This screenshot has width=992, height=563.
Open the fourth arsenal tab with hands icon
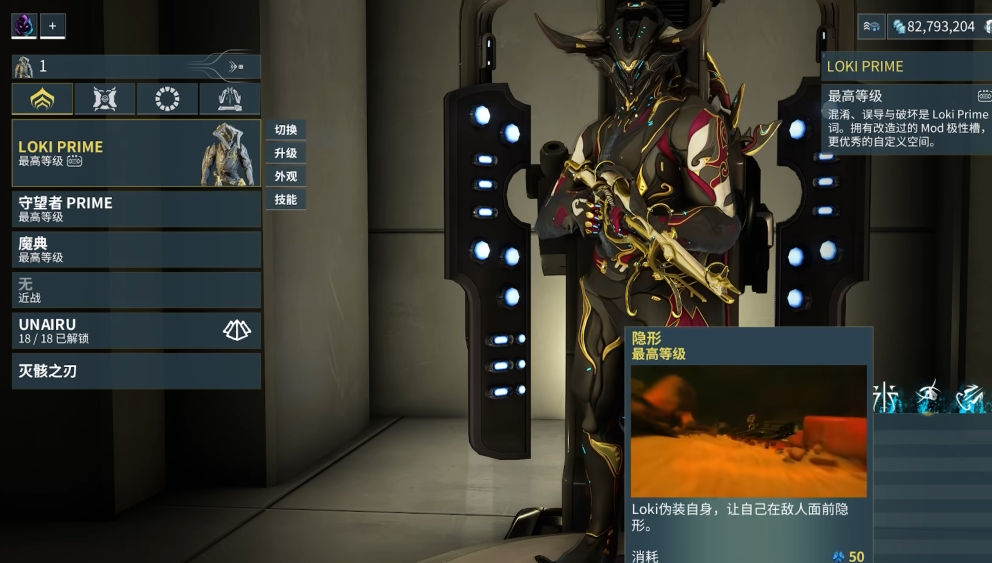point(230,99)
